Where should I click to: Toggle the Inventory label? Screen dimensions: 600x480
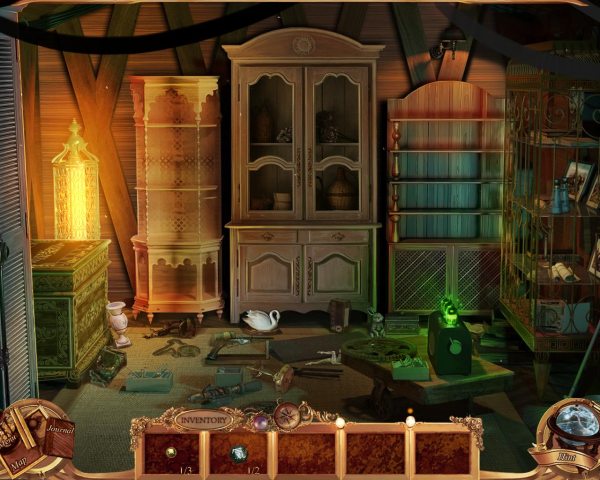click(x=201, y=420)
